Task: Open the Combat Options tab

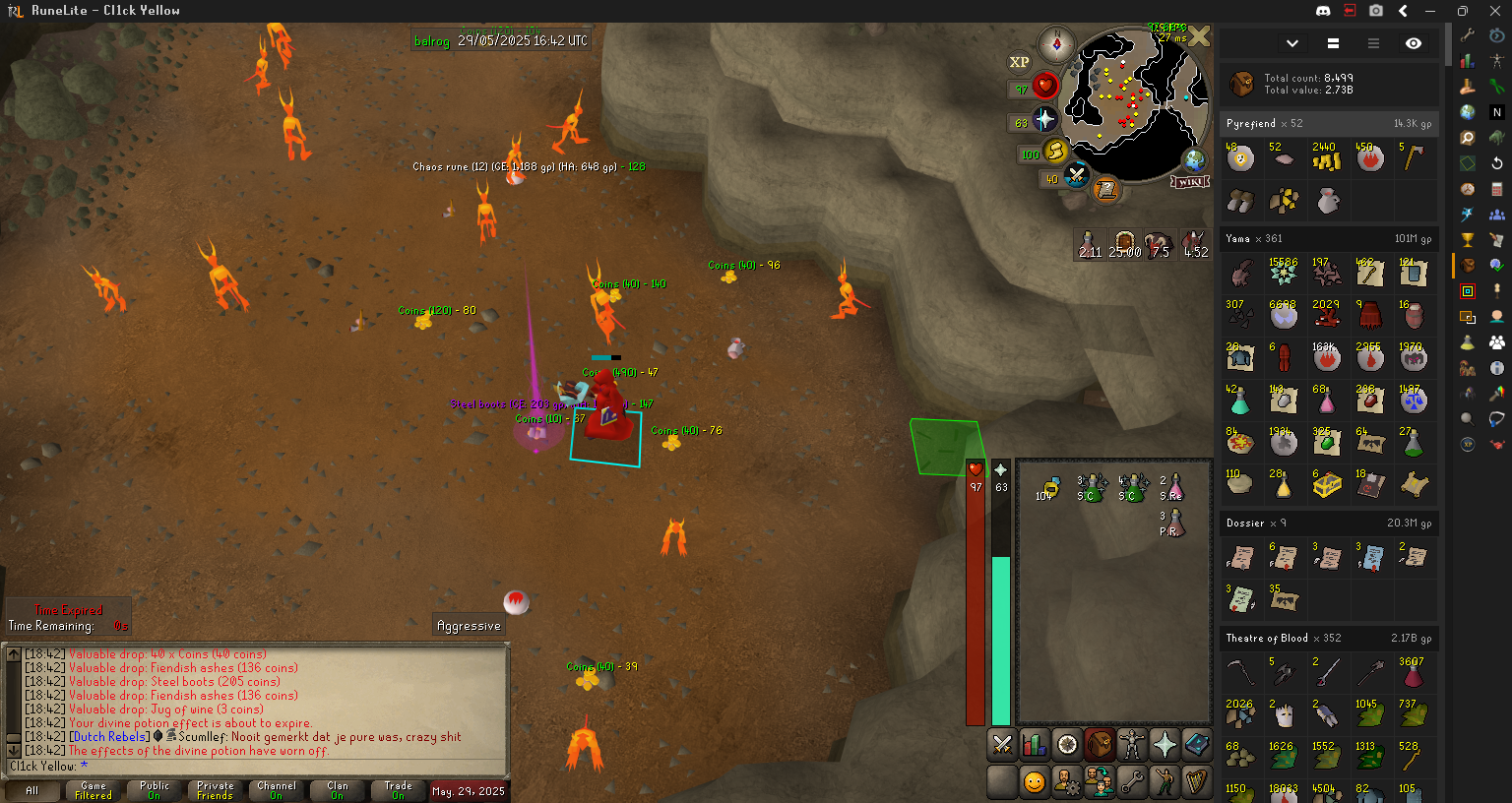Action: 1002,745
